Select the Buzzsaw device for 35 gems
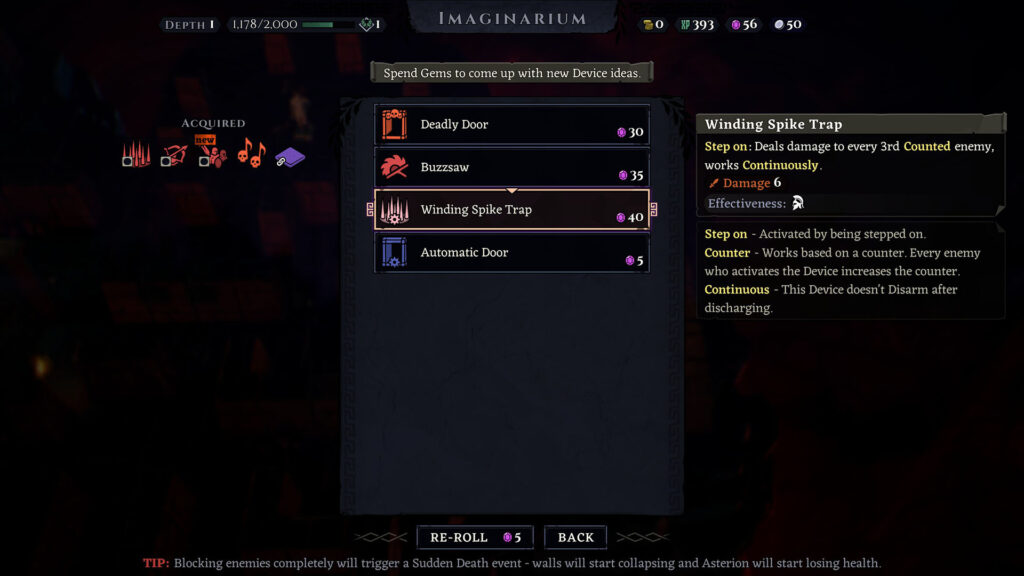1024x576 pixels. pos(511,168)
